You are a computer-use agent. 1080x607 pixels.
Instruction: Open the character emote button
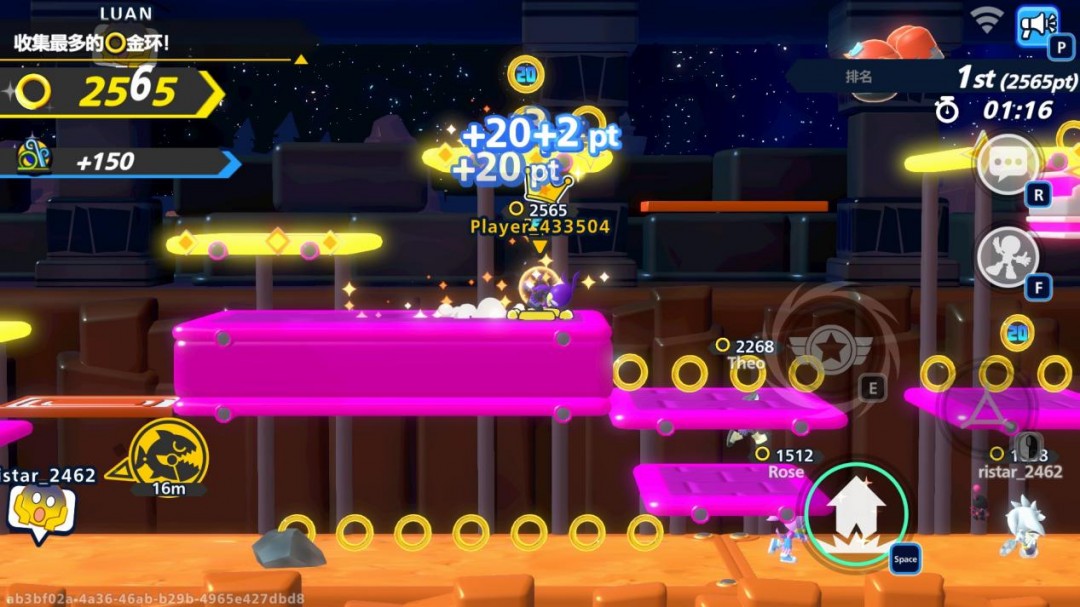(x=1007, y=257)
